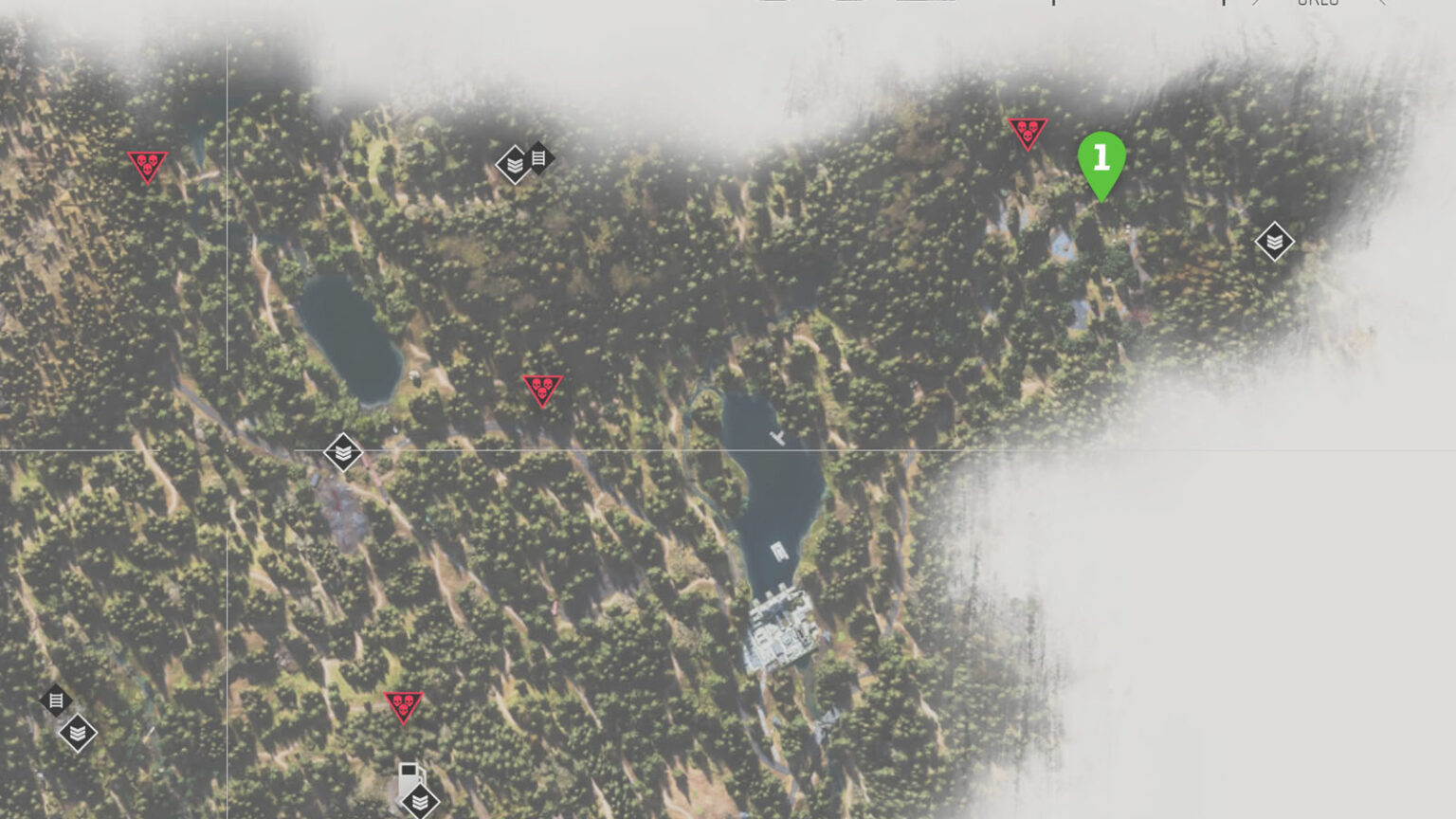Click the document note icon in the bottom-left corner
The height and width of the screenshot is (819, 1456).
pos(57,701)
